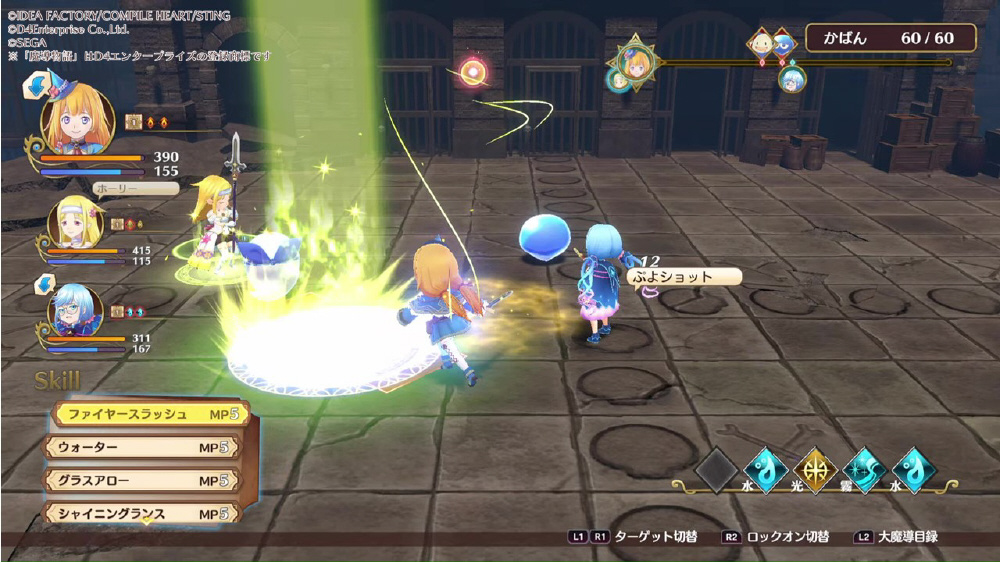Click the orange-haired leader's portrait
The image size is (1000, 562).
[75, 118]
